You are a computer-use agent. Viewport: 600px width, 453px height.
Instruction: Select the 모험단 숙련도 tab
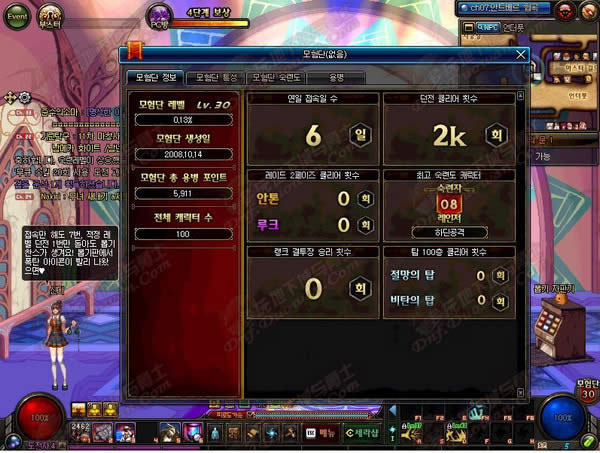(x=274, y=77)
